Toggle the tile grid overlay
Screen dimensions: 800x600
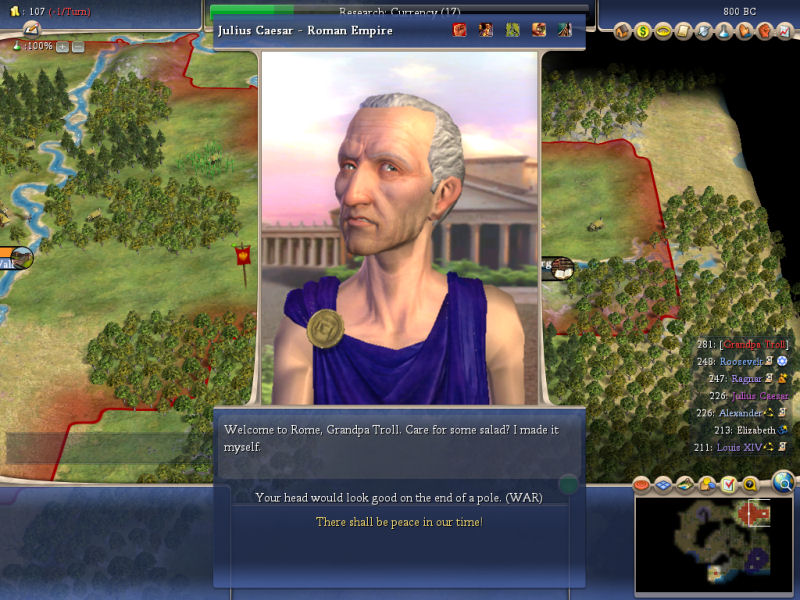click(x=663, y=485)
